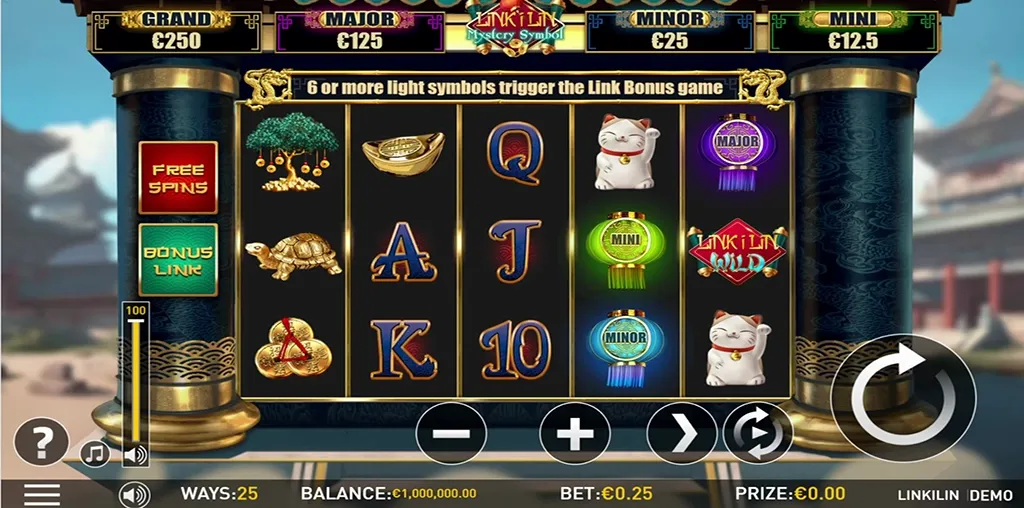Spin the reels with the large circular arrow
Image resolution: width=1024 pixels, height=508 pixels.
click(902, 397)
